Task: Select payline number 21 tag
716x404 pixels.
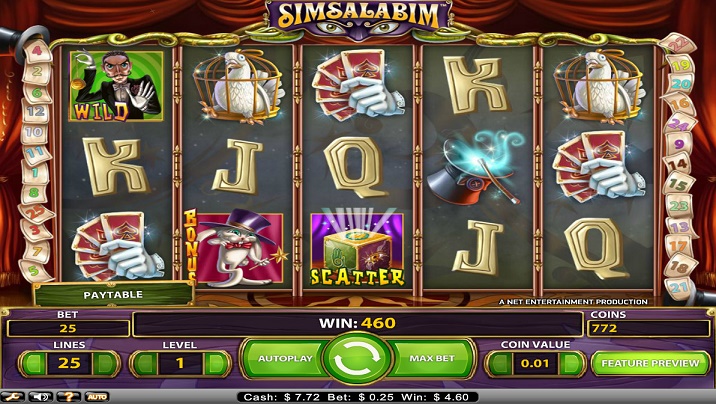Action: click(x=681, y=289)
